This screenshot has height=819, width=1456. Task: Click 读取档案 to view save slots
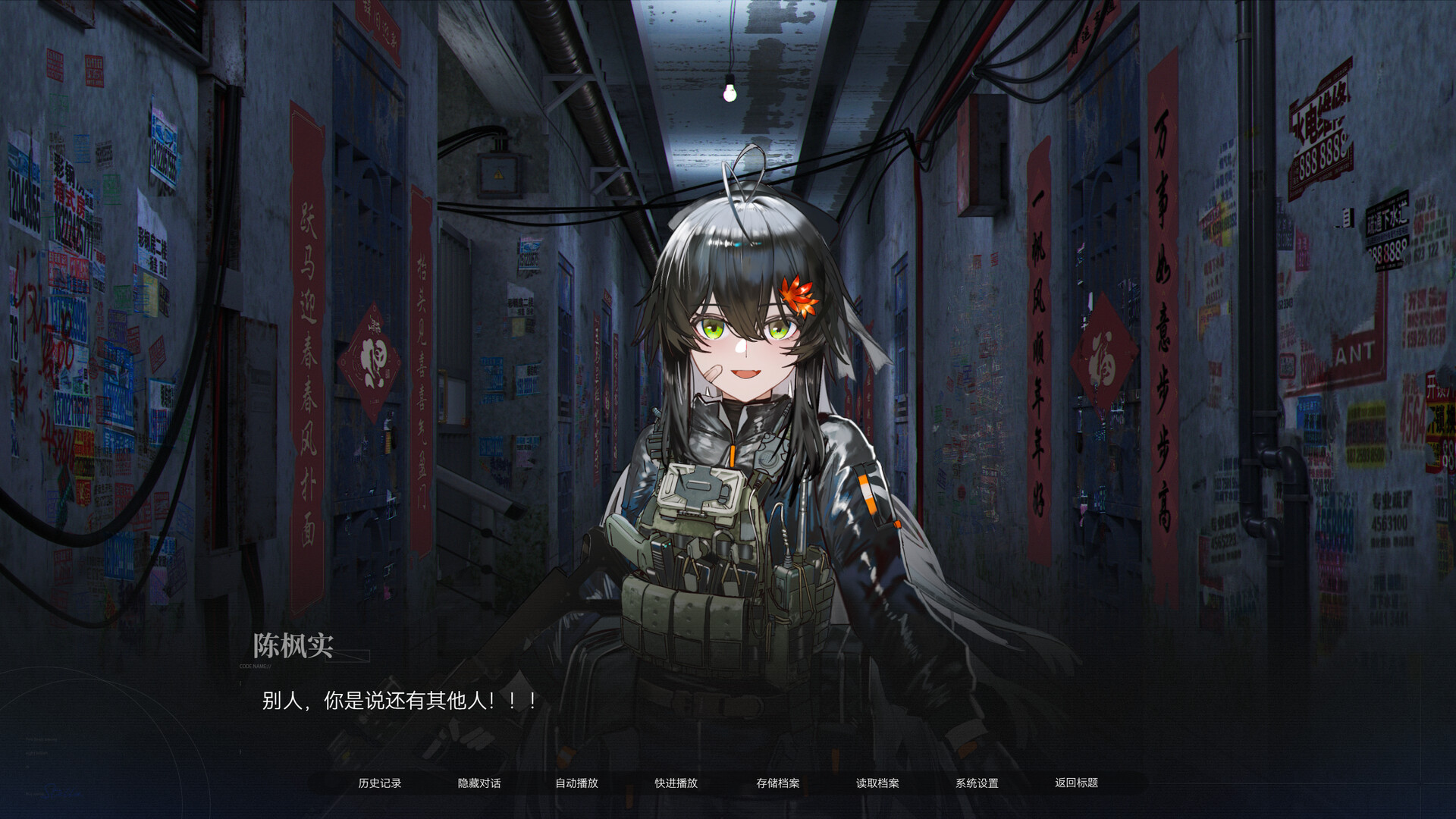(876, 783)
